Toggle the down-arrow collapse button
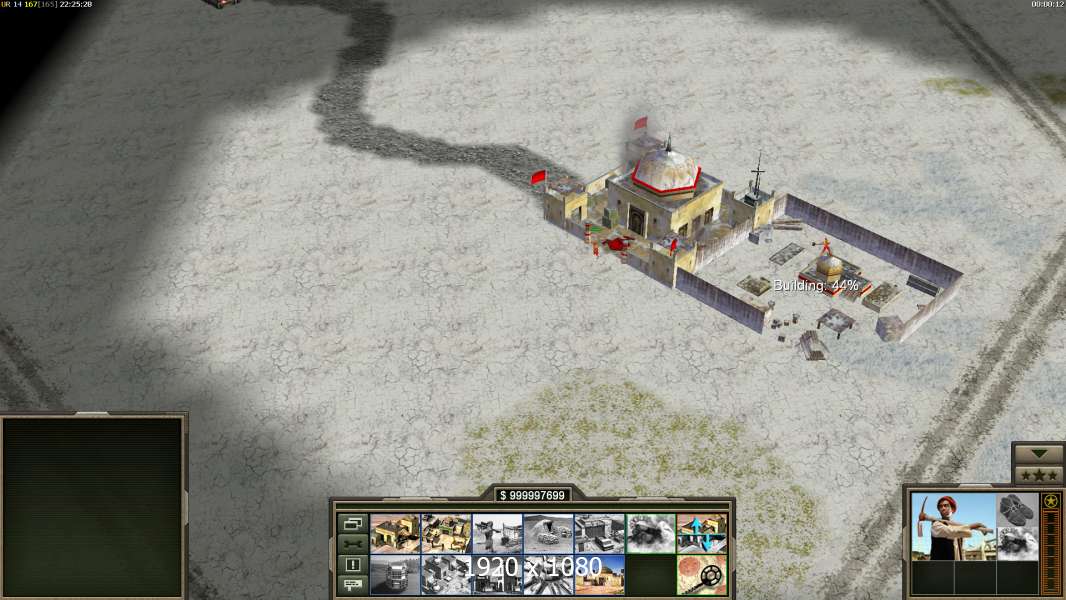The image size is (1066, 600). (1038, 454)
